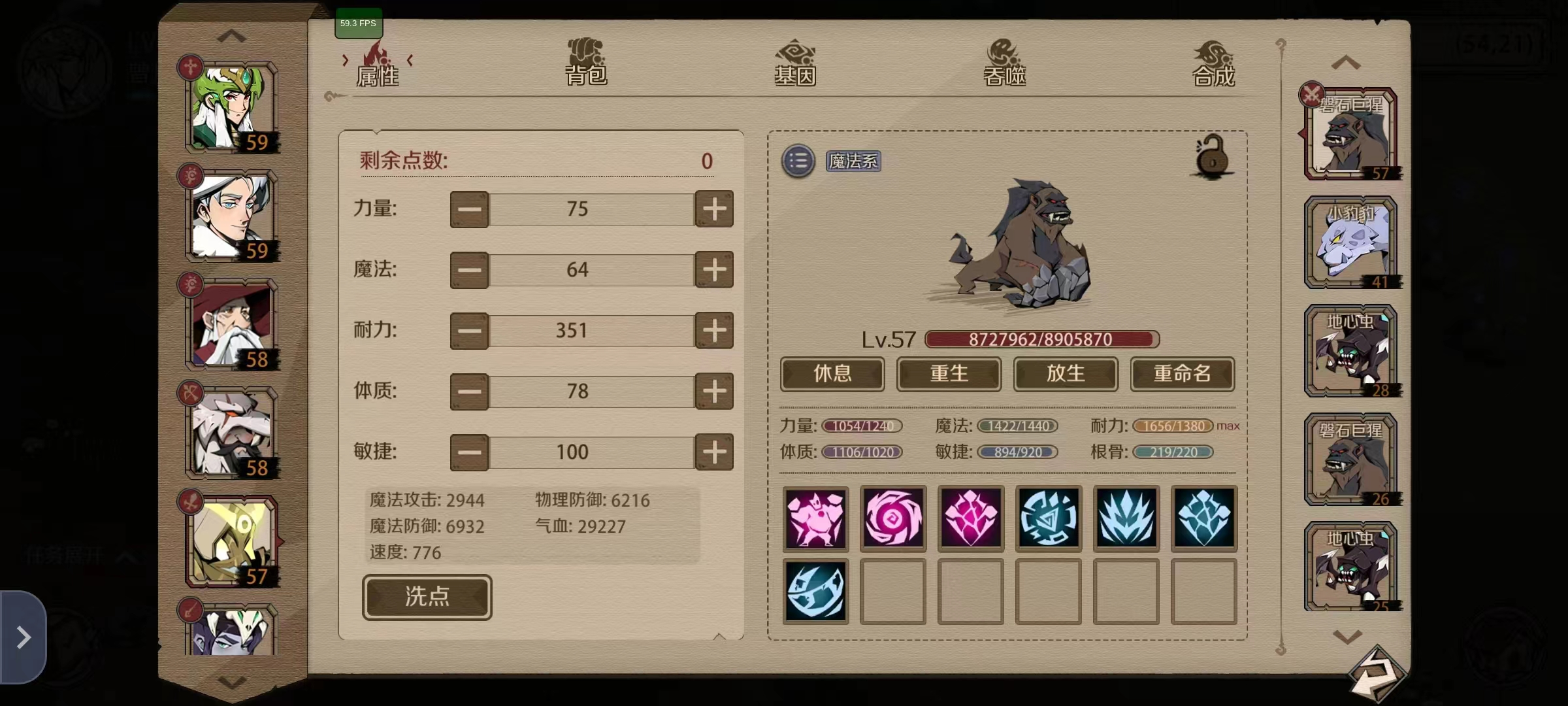Rename the pet via 重命名
The height and width of the screenshot is (706, 1568).
click(1182, 374)
